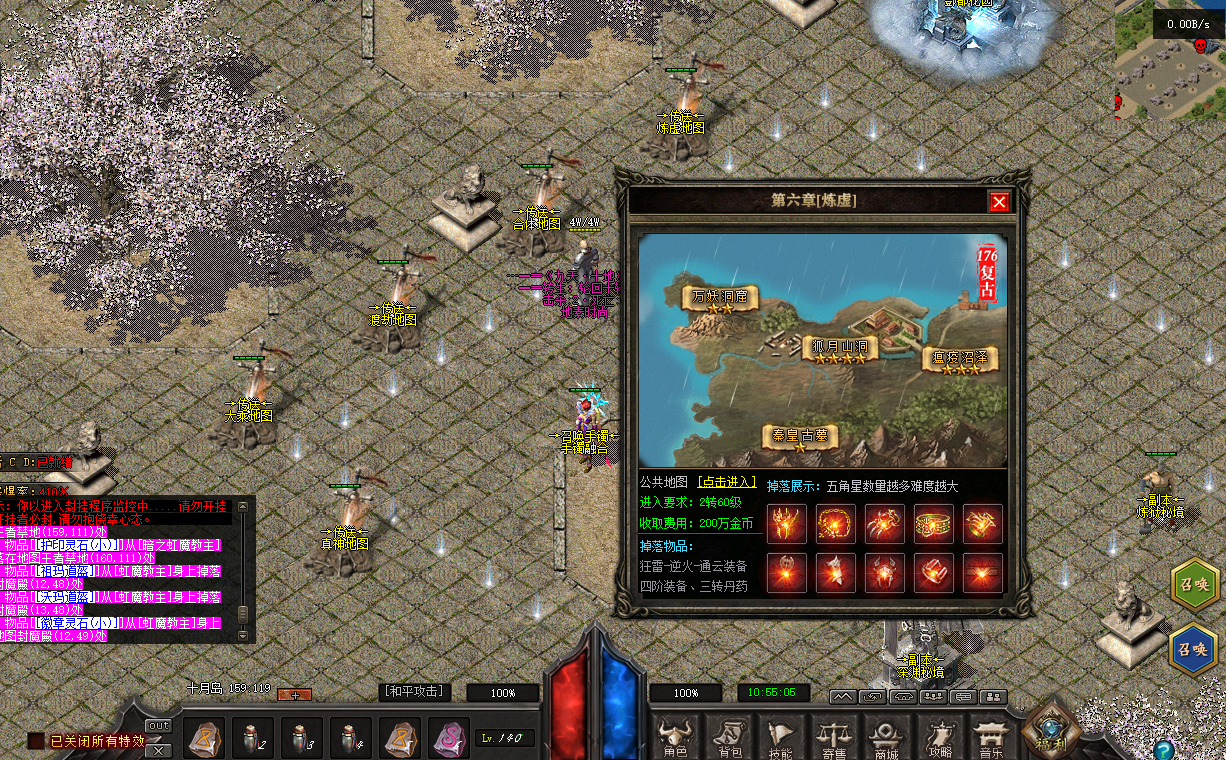The image size is (1226, 760).
Task: Open the 背包 backpack
Action: [x=729, y=738]
